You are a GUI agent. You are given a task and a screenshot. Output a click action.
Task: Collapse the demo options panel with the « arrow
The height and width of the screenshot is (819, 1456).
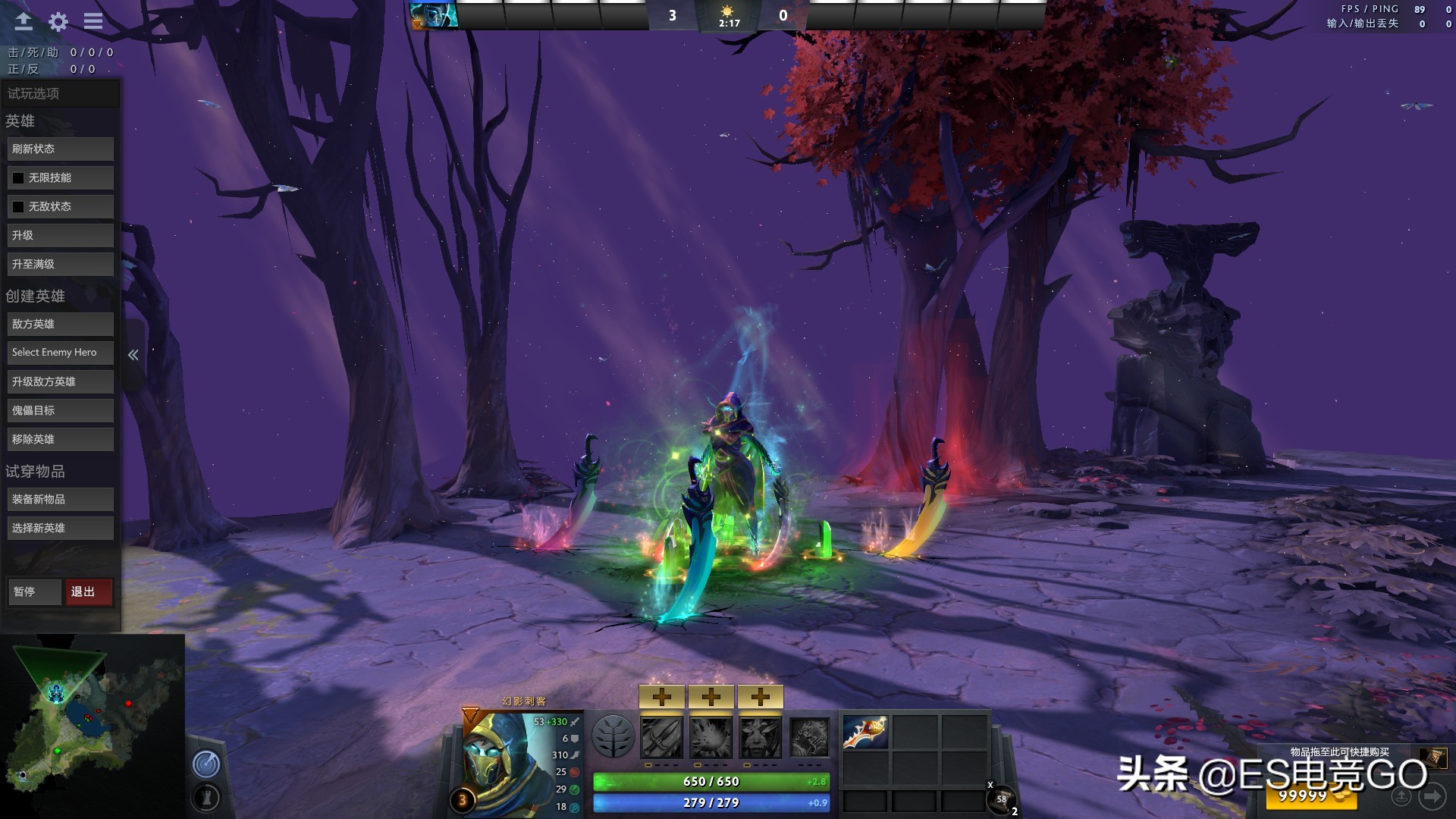[133, 353]
